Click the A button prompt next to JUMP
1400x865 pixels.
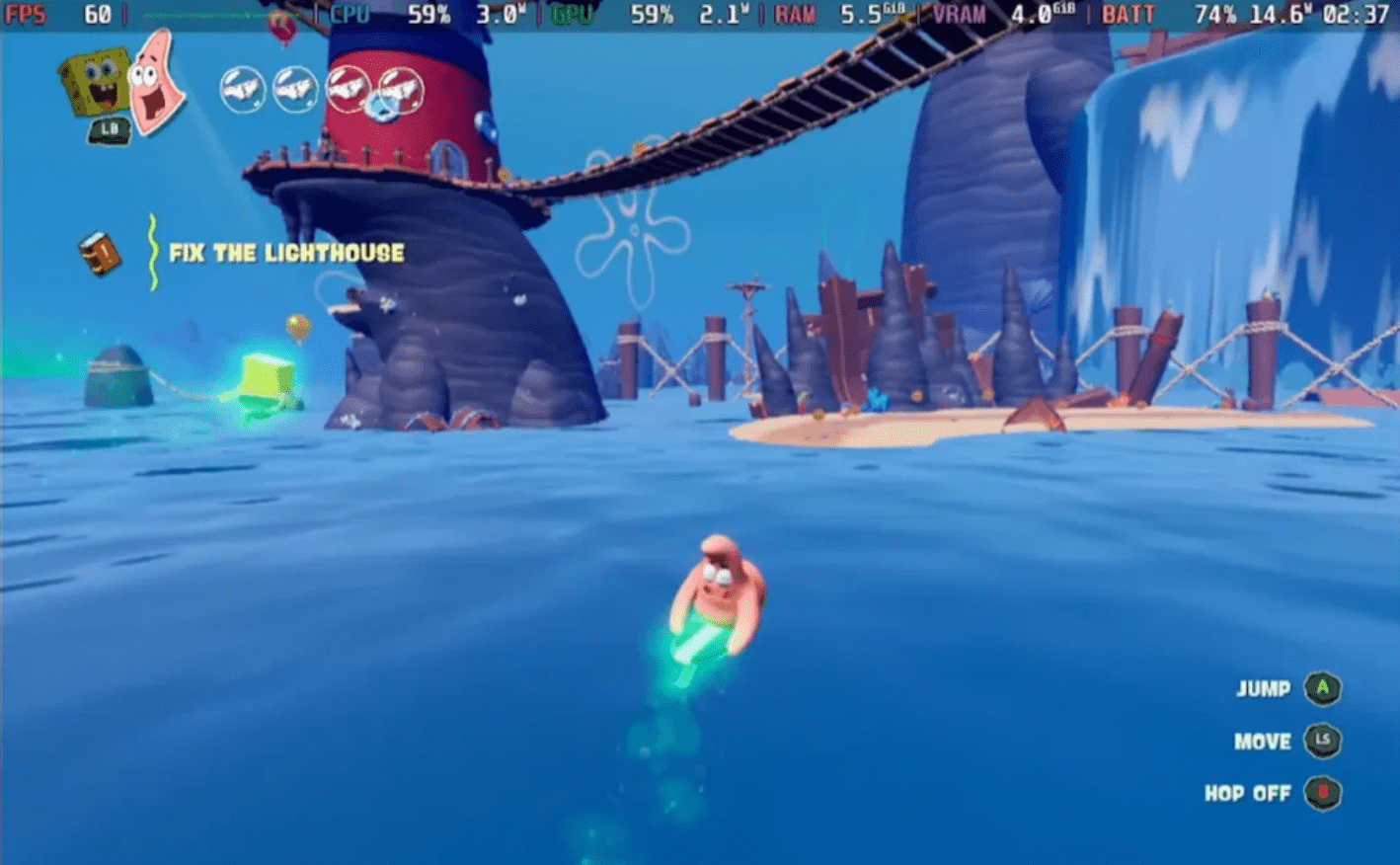(1321, 688)
